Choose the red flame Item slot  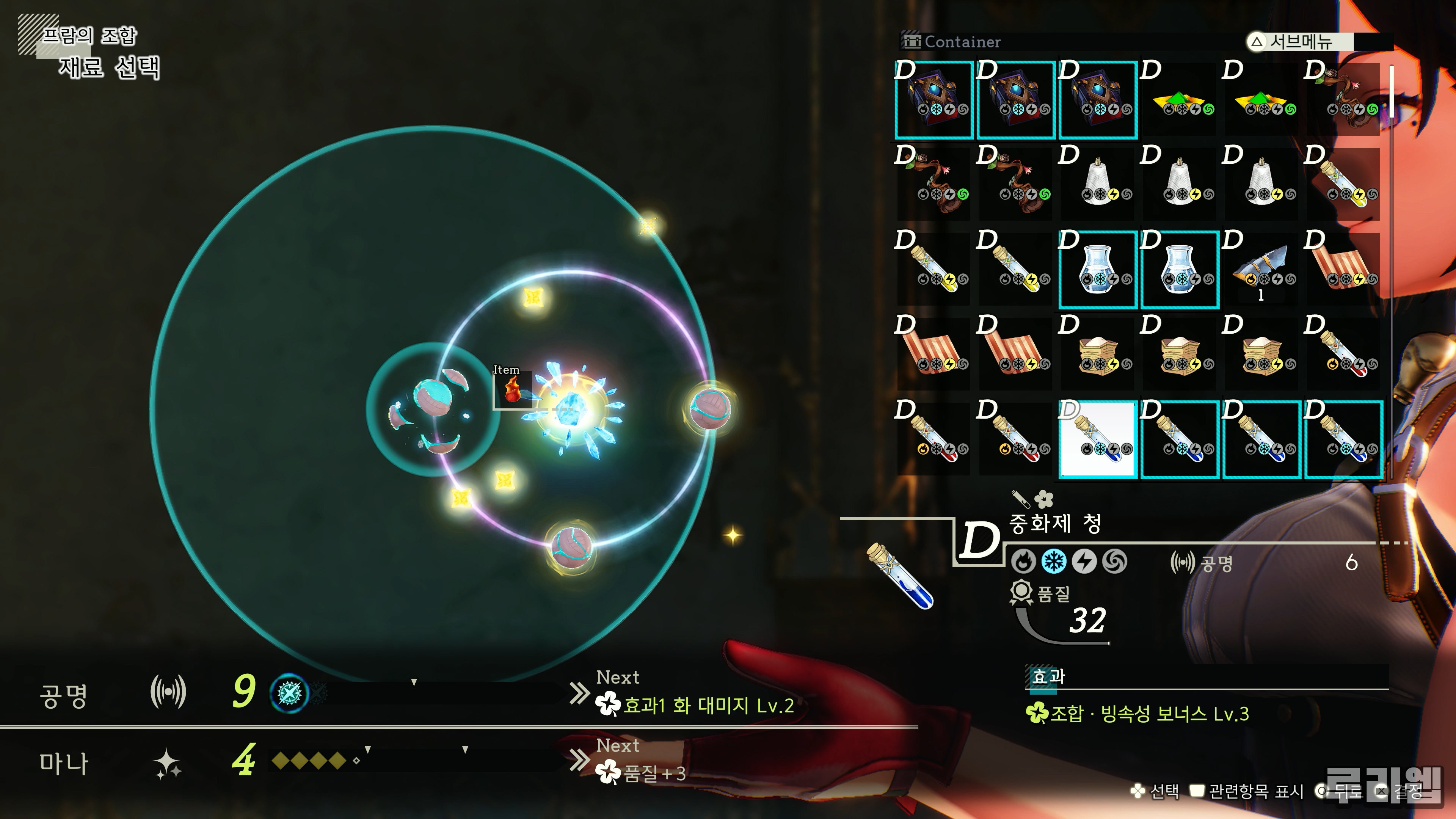pos(513,389)
